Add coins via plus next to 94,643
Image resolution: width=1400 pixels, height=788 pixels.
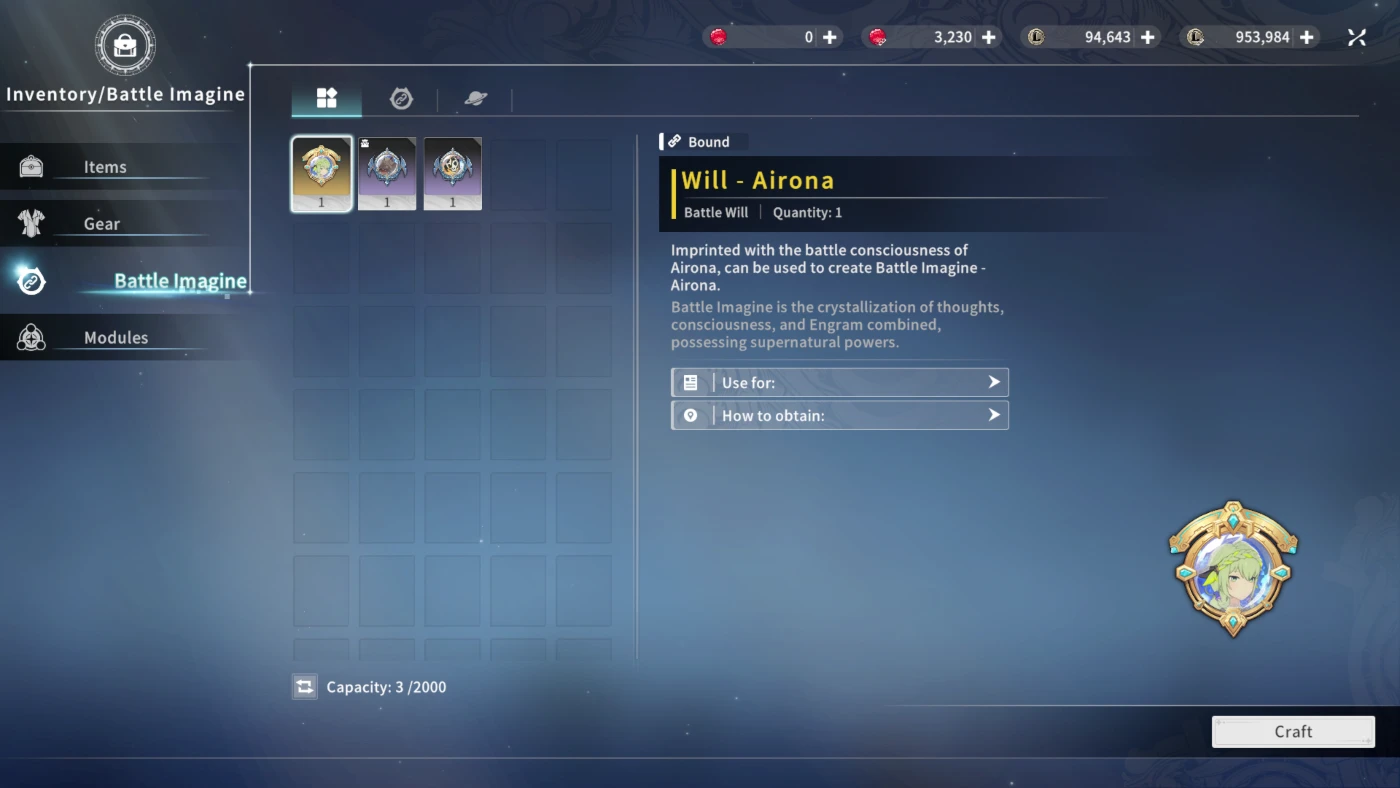tap(1148, 37)
